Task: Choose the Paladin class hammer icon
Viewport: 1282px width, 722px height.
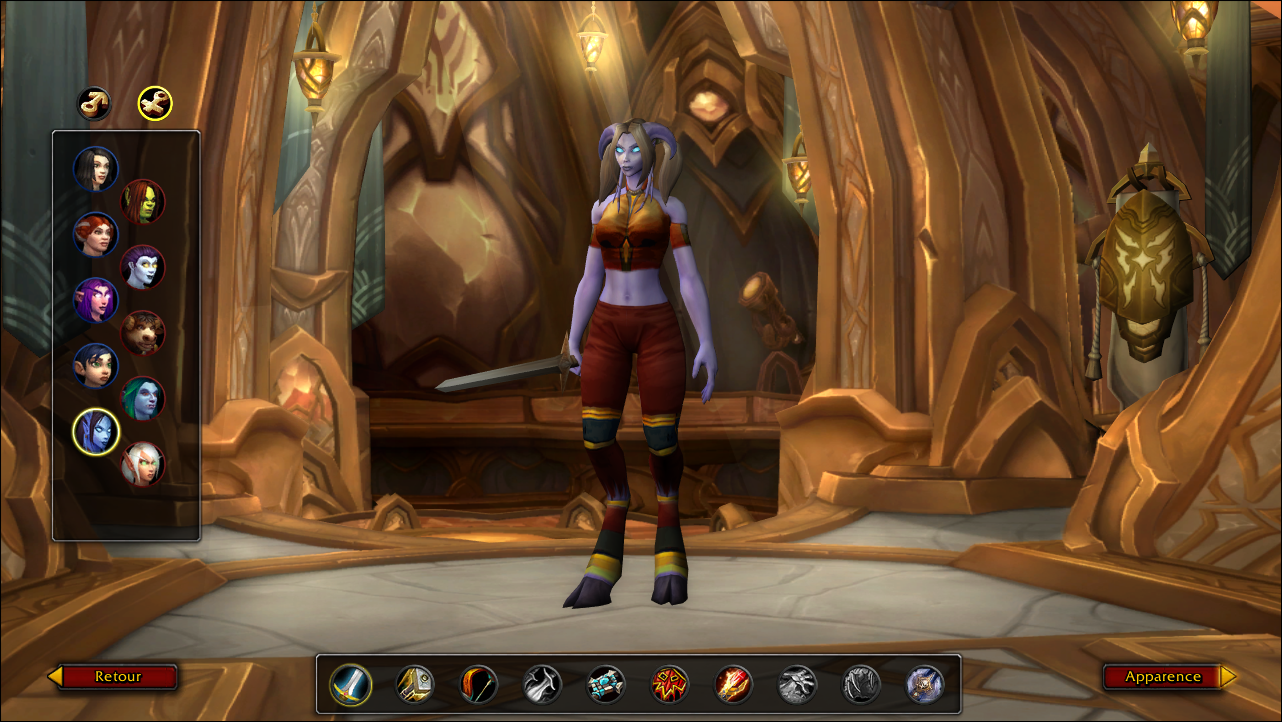Action: pyautogui.click(x=415, y=685)
